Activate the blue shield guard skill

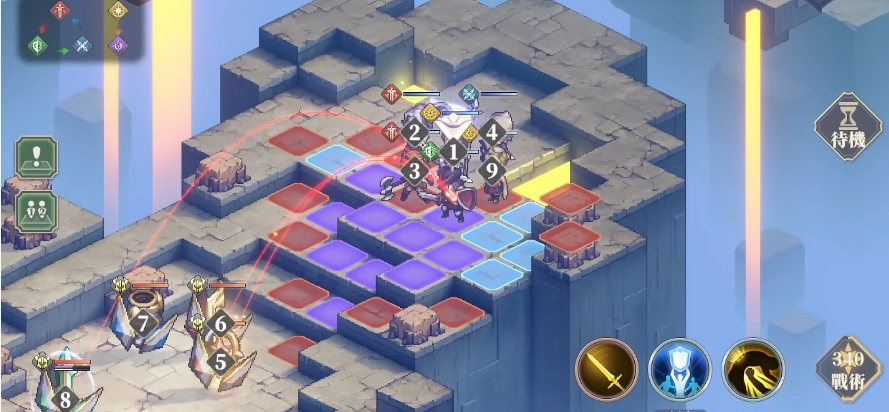[x=679, y=369]
